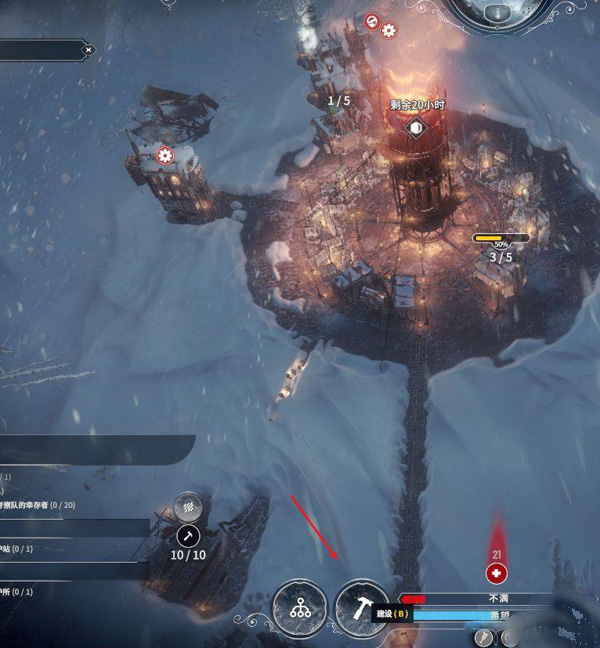Click the striped steel resource icon
Screen dimensions: 600x648
(x=184, y=507)
